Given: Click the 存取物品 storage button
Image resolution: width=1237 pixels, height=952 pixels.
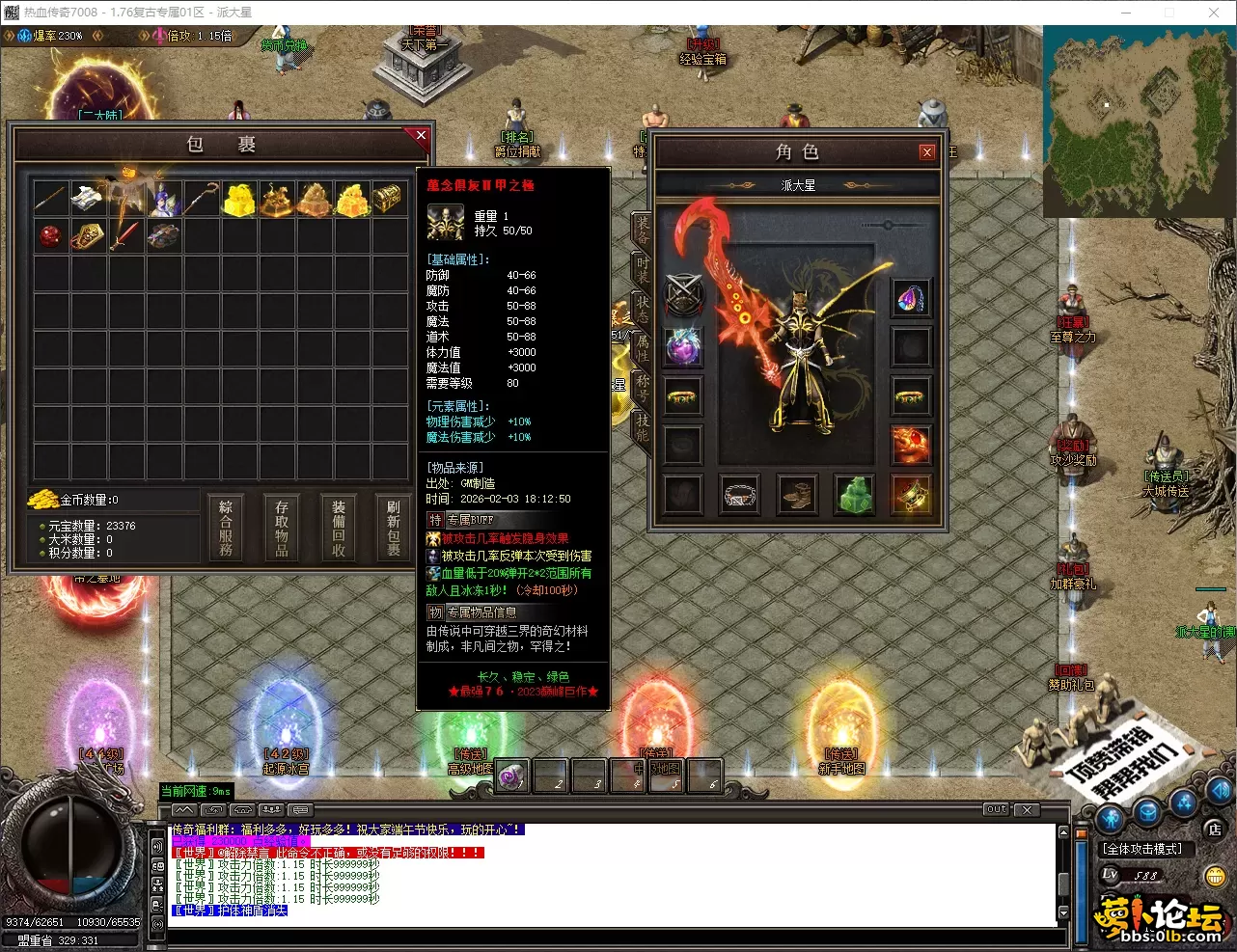Looking at the screenshot, I should (282, 527).
